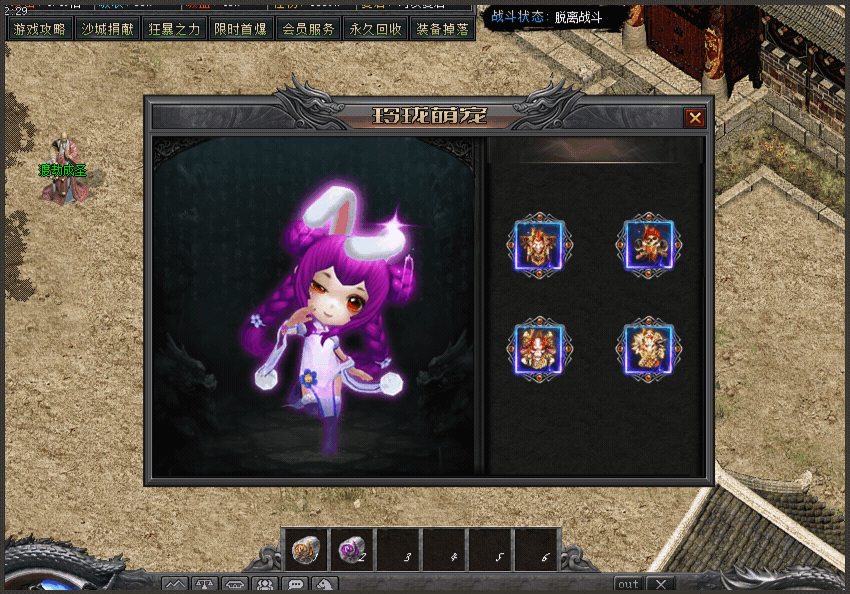850x594 pixels.
Task: Open the 永久回收 recycle menu
Action: tap(375, 29)
